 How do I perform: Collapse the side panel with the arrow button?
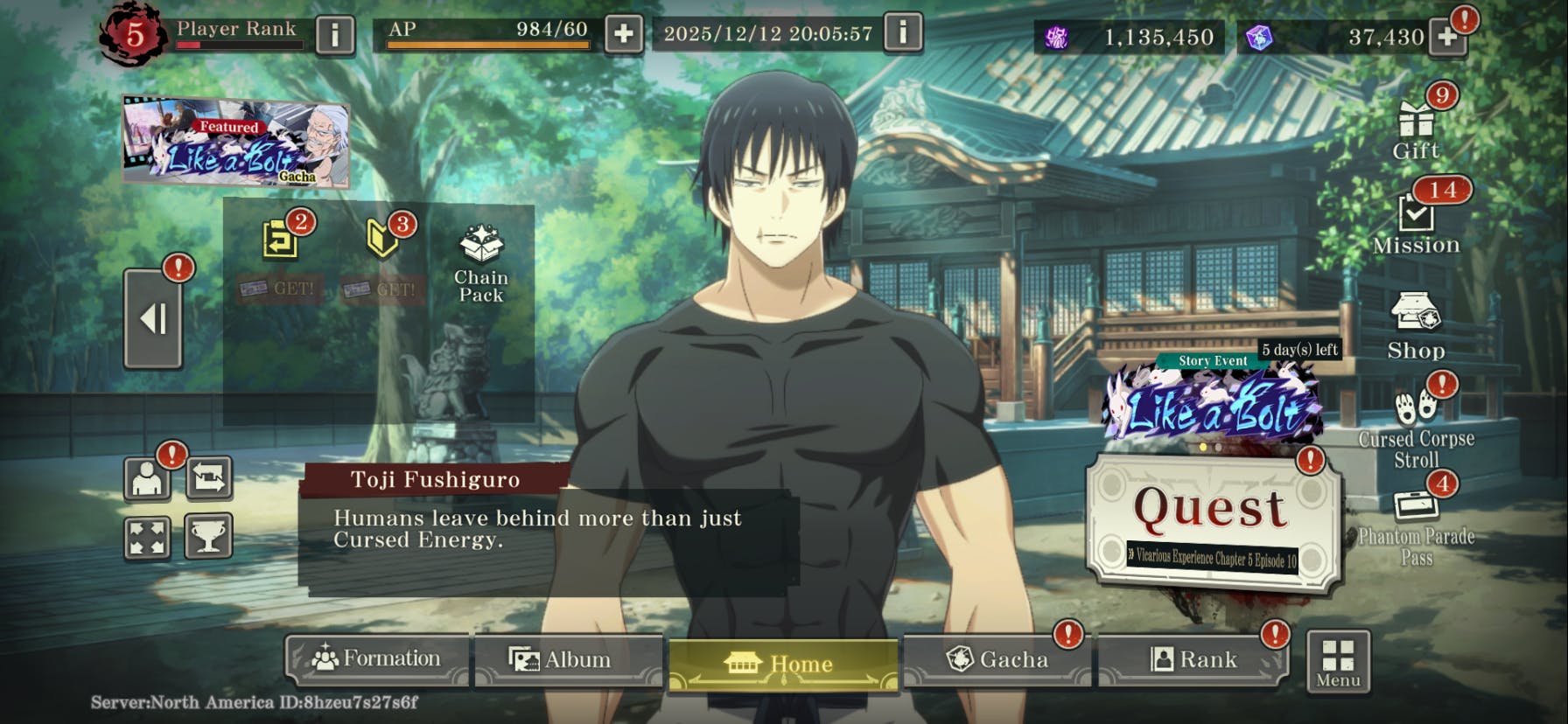[153, 318]
